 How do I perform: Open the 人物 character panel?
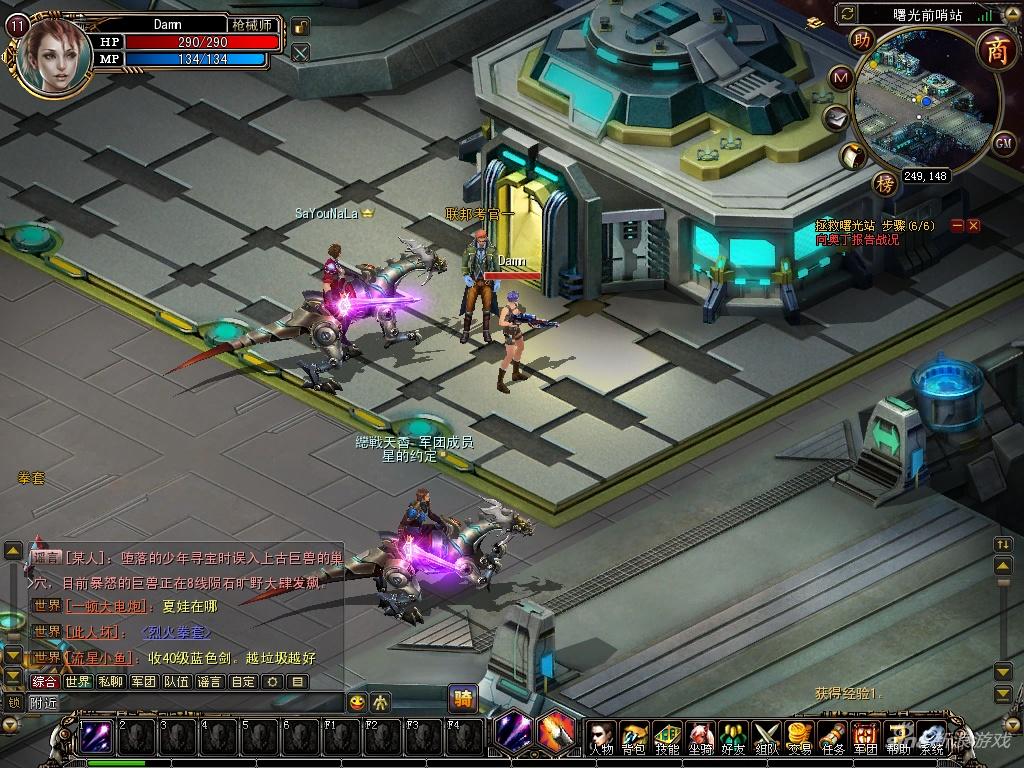tap(602, 736)
